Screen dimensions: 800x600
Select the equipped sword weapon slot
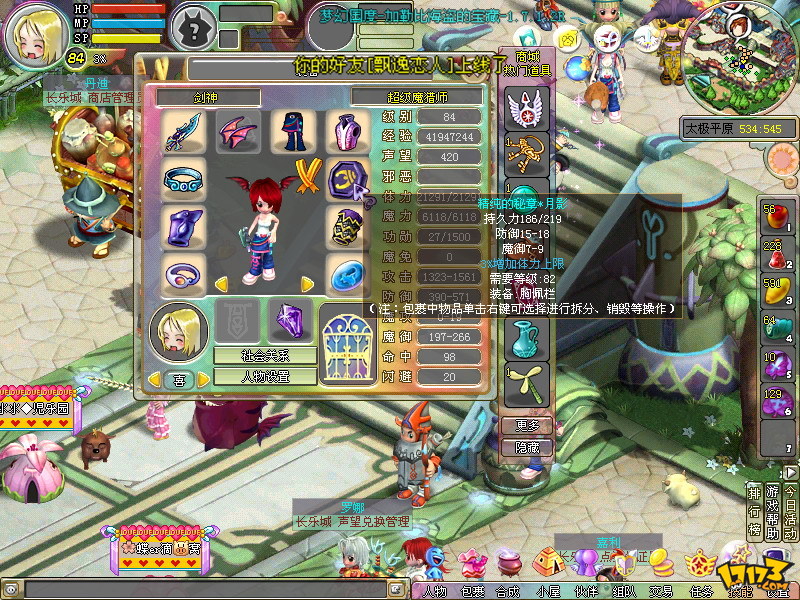click(x=183, y=131)
